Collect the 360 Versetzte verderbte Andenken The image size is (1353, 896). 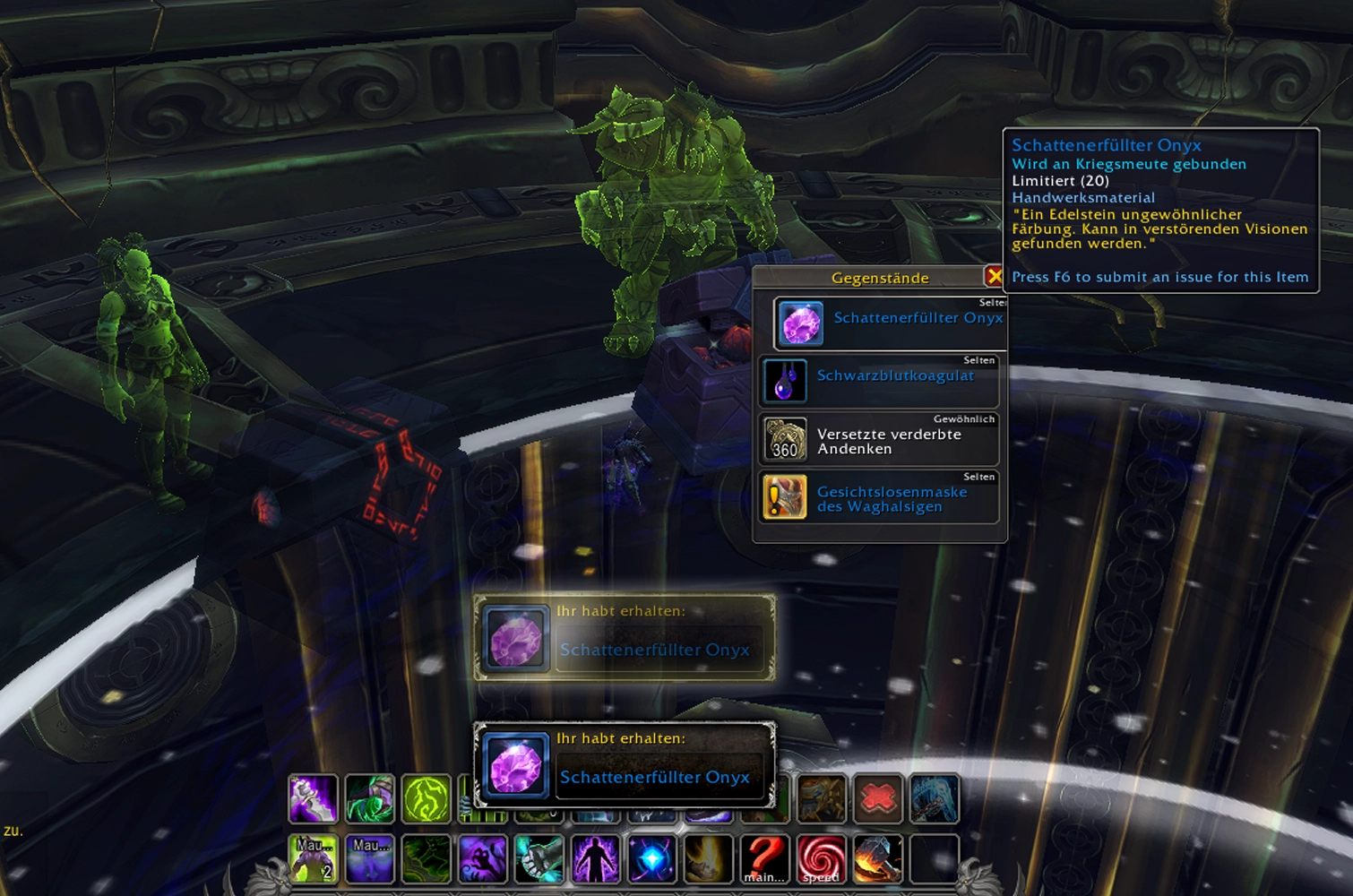tap(878, 440)
